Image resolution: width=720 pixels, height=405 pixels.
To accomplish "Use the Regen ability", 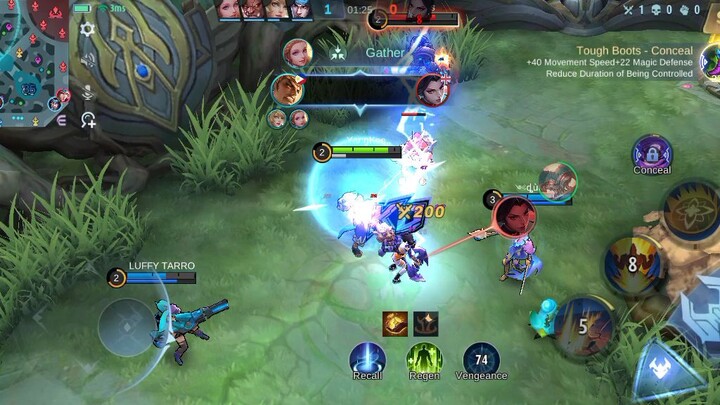I will tap(424, 360).
